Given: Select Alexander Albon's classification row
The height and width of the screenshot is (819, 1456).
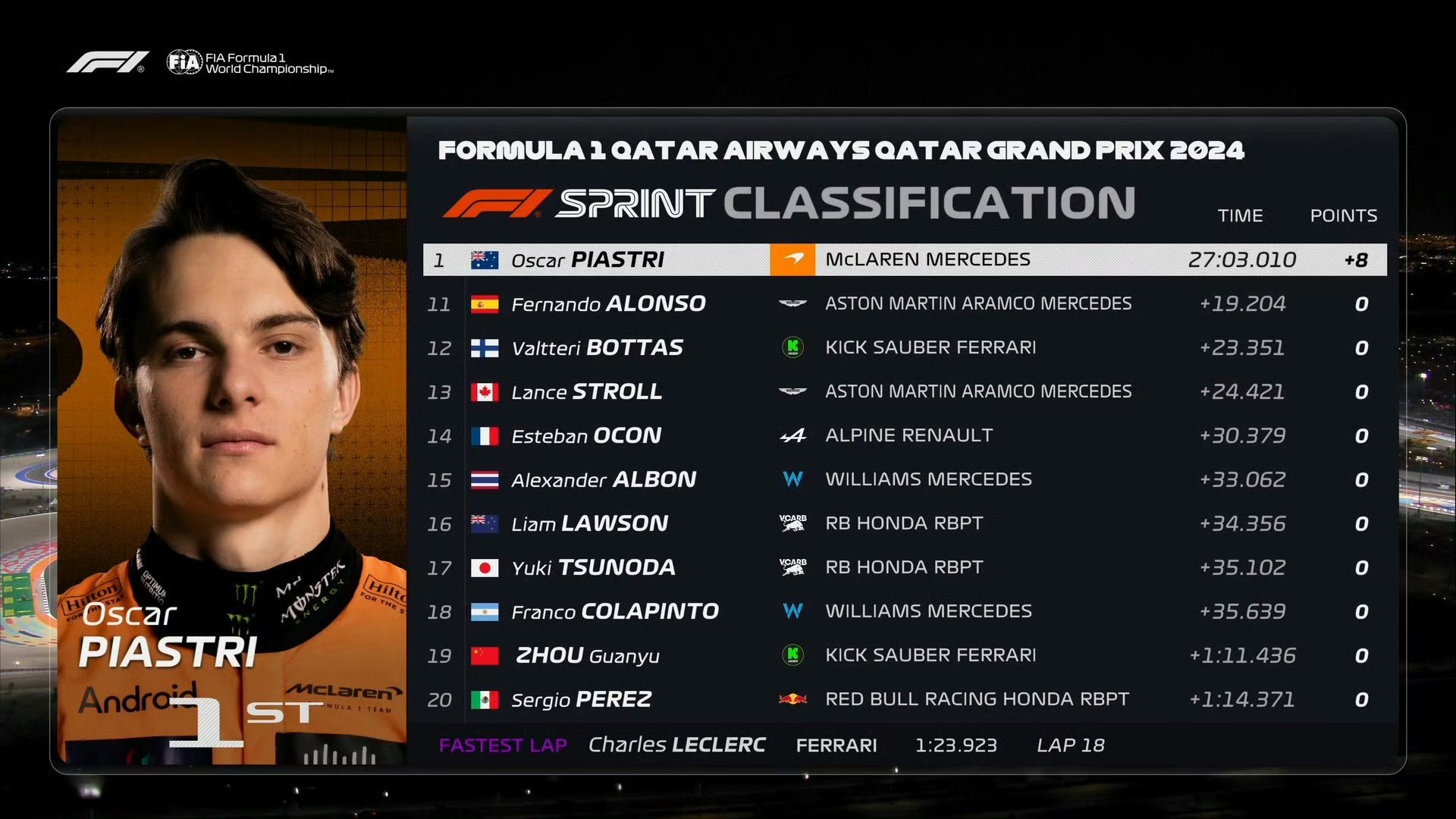Looking at the screenshot, I should (904, 480).
